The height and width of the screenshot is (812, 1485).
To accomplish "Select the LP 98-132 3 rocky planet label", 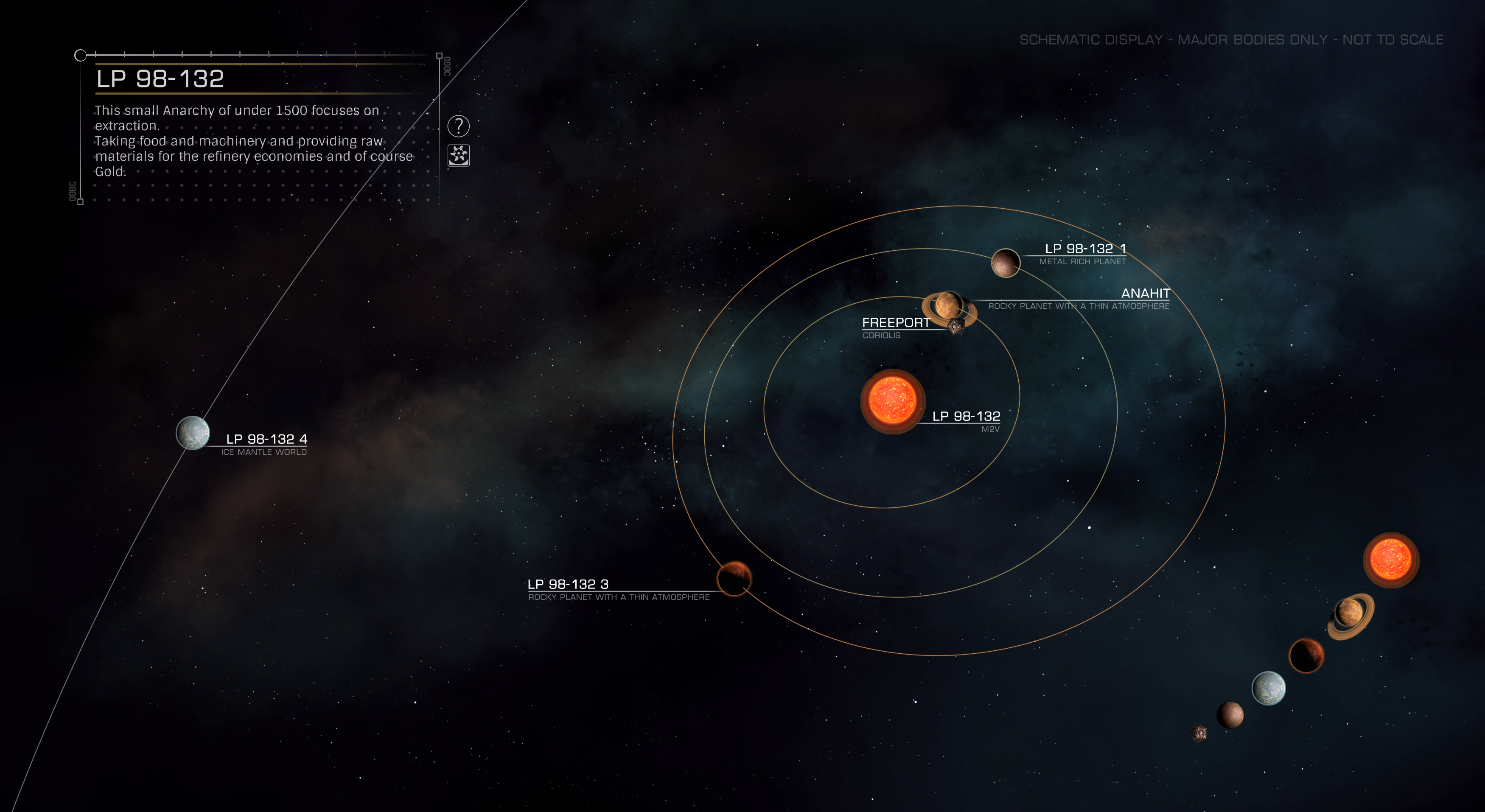I will click(568, 584).
